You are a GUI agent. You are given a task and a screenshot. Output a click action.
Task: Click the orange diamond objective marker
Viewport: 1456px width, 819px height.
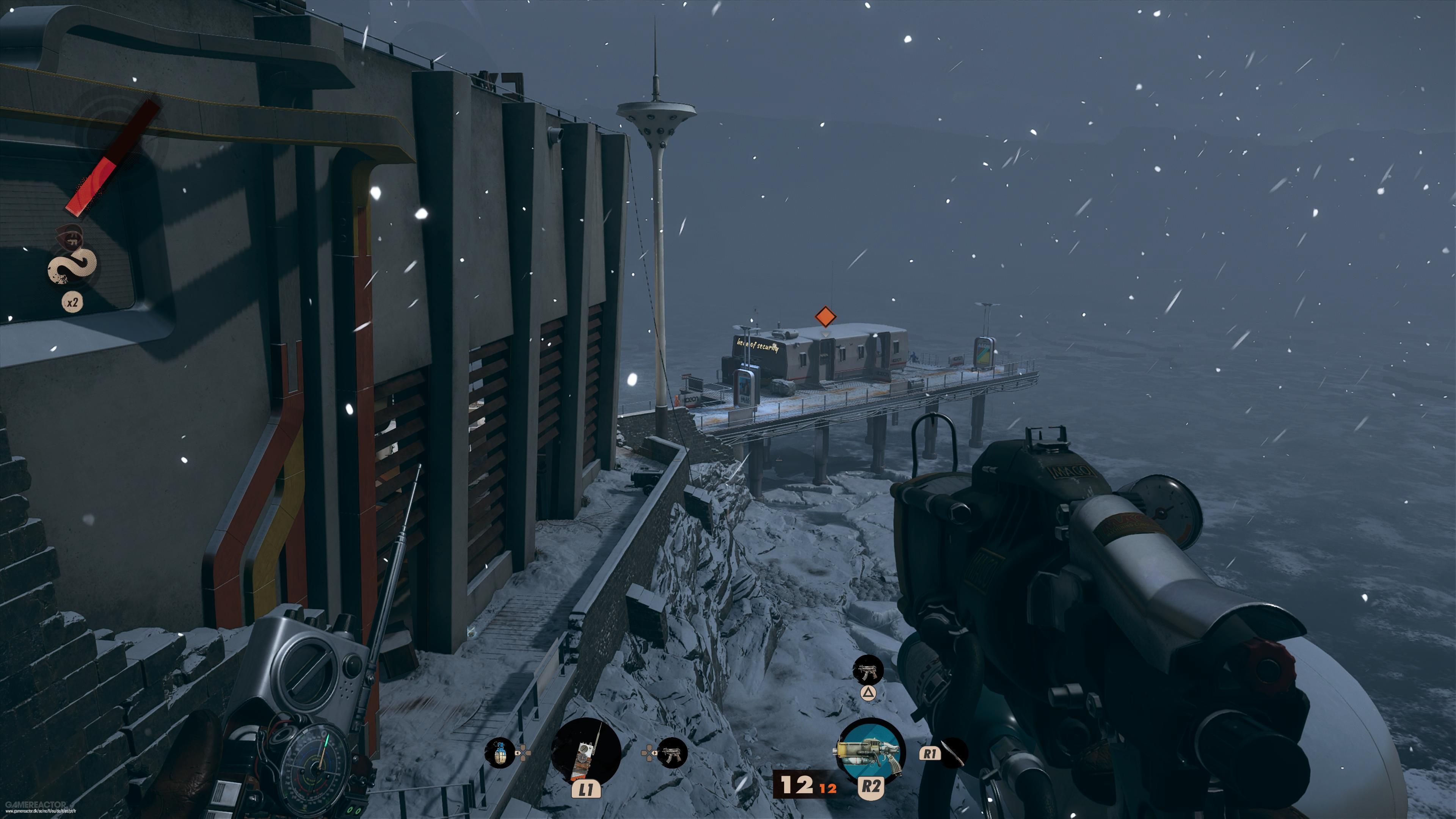(825, 317)
